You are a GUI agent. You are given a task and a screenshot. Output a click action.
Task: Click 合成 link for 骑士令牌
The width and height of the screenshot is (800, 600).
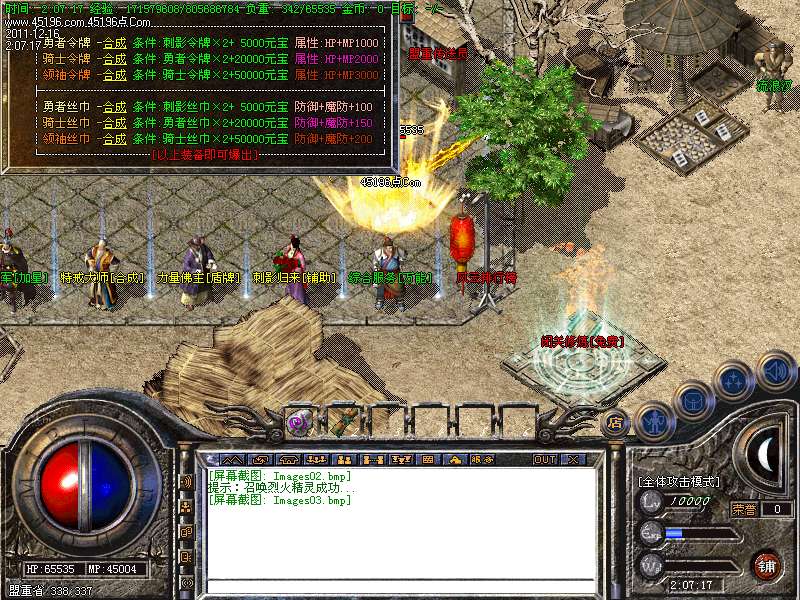pyautogui.click(x=114, y=59)
